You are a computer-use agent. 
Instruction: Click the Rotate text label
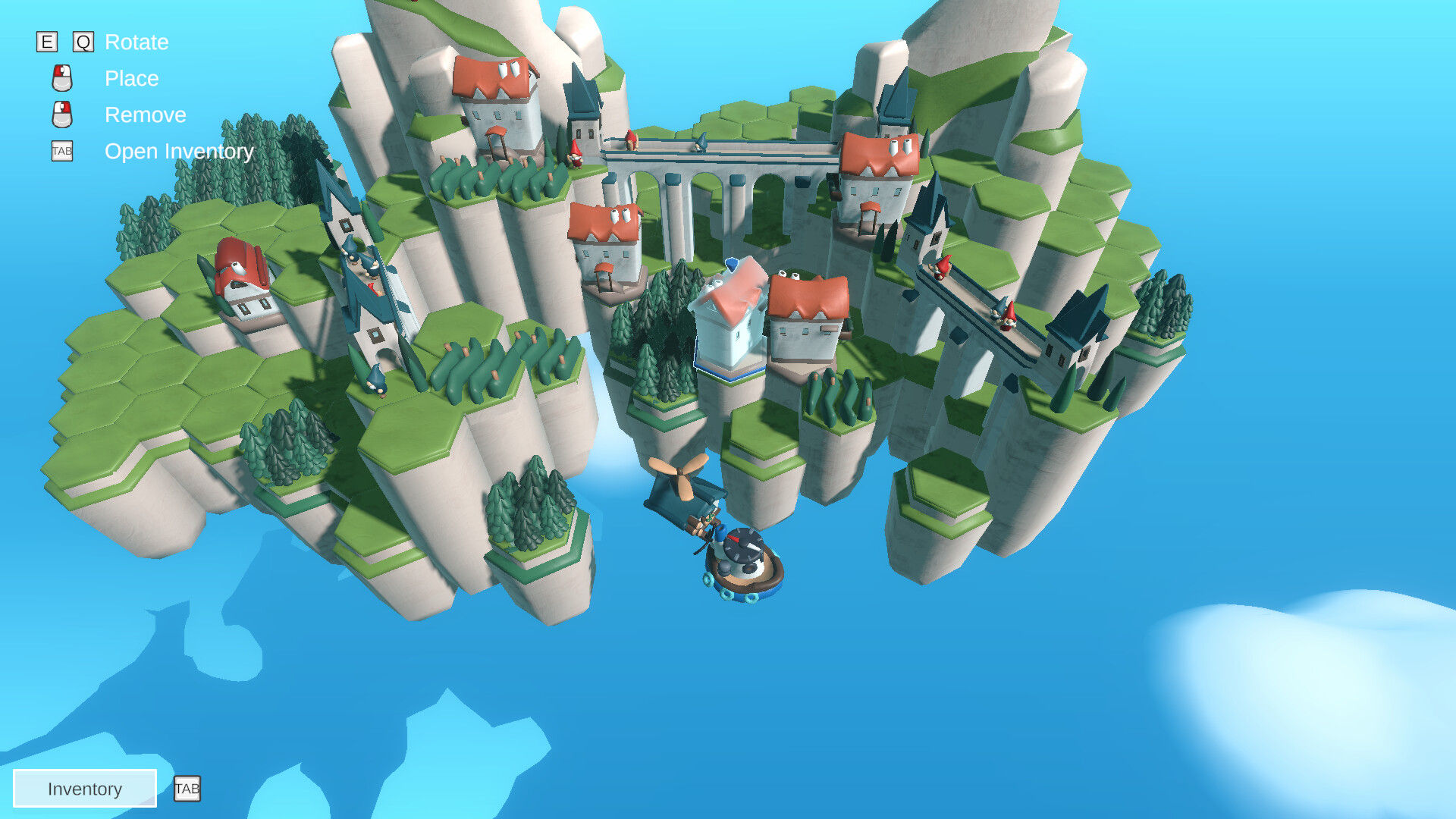[x=137, y=42]
